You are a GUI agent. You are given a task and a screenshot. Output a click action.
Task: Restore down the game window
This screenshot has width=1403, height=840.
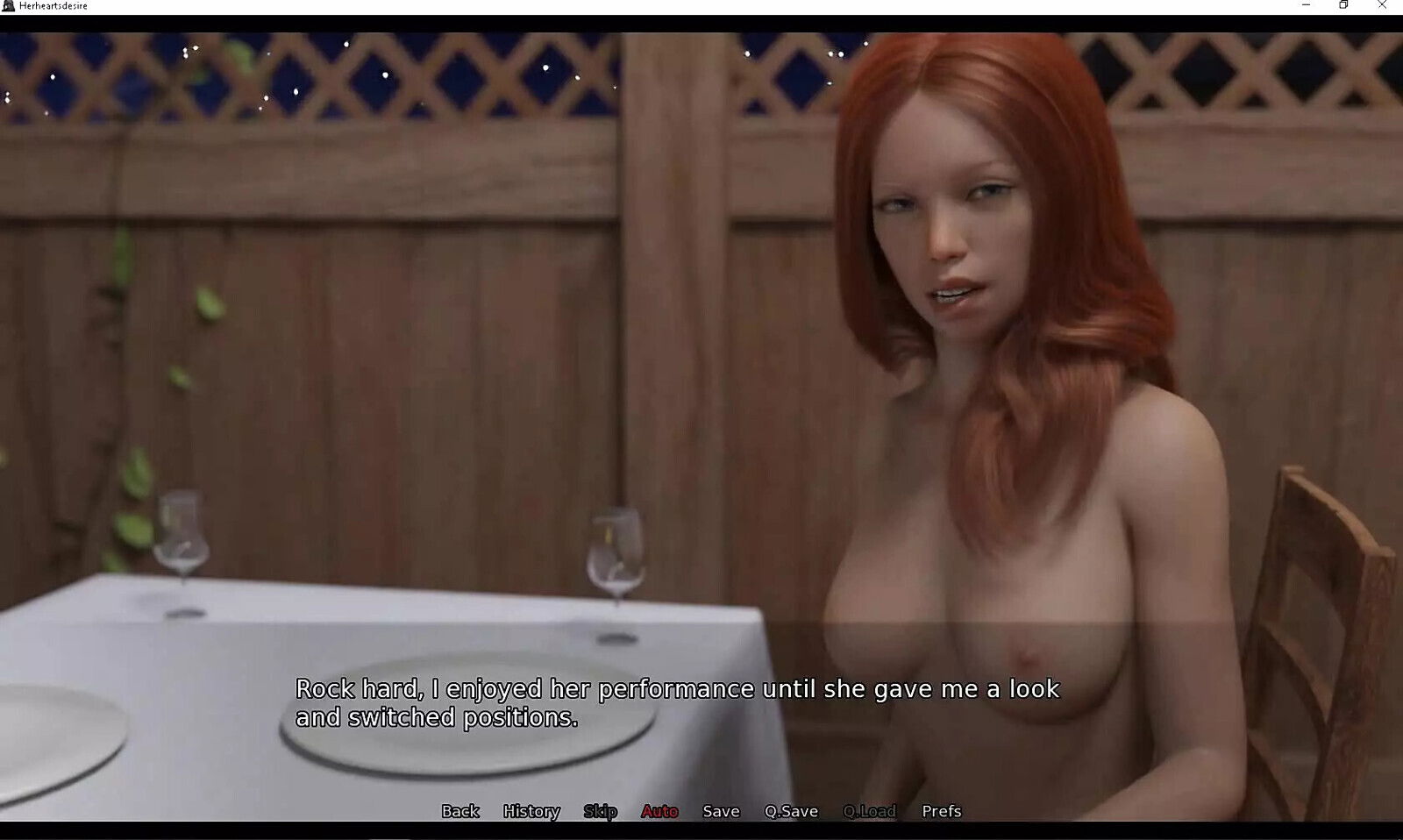coord(1343,5)
